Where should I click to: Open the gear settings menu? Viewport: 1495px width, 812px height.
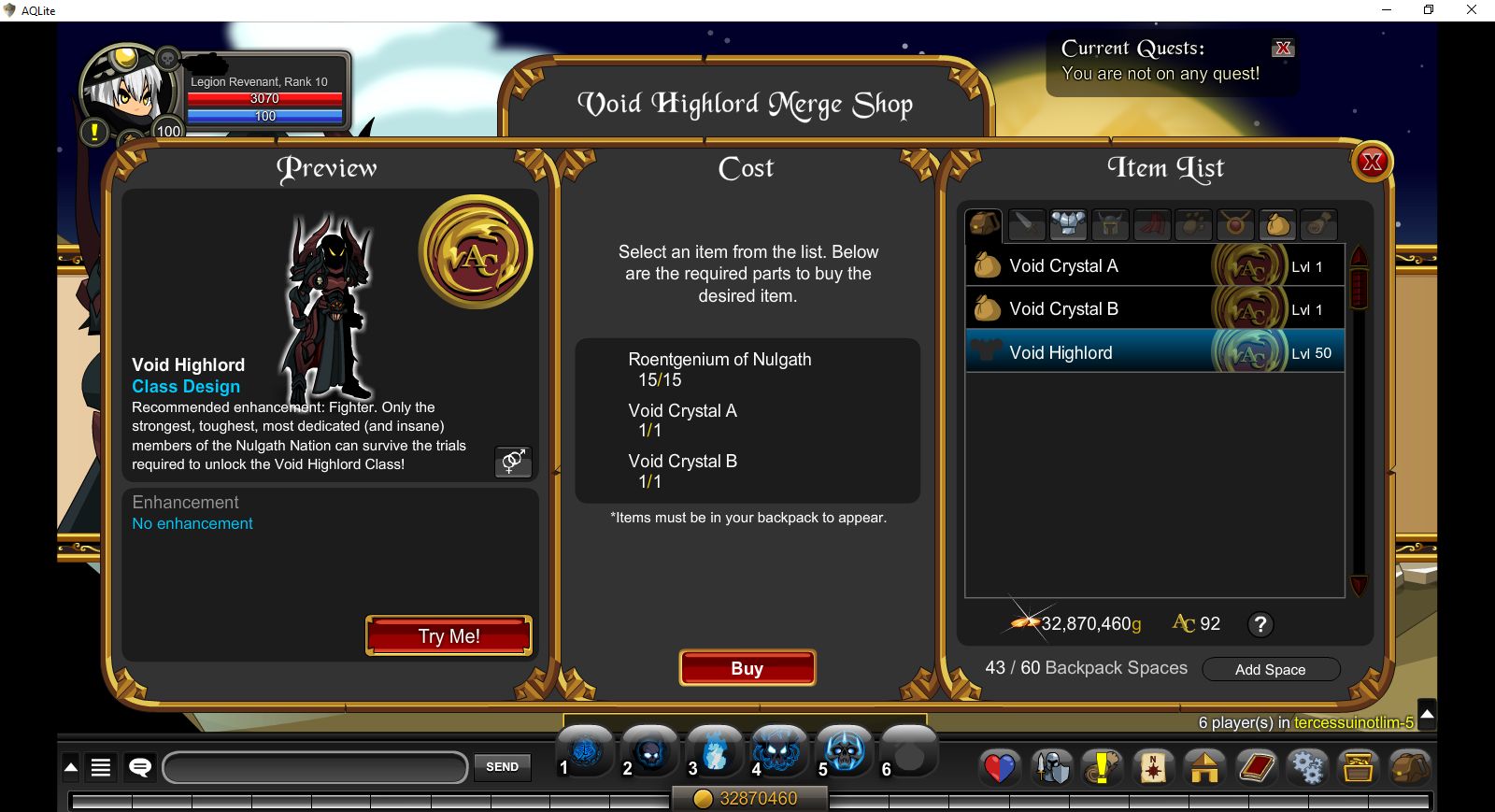click(x=1306, y=767)
